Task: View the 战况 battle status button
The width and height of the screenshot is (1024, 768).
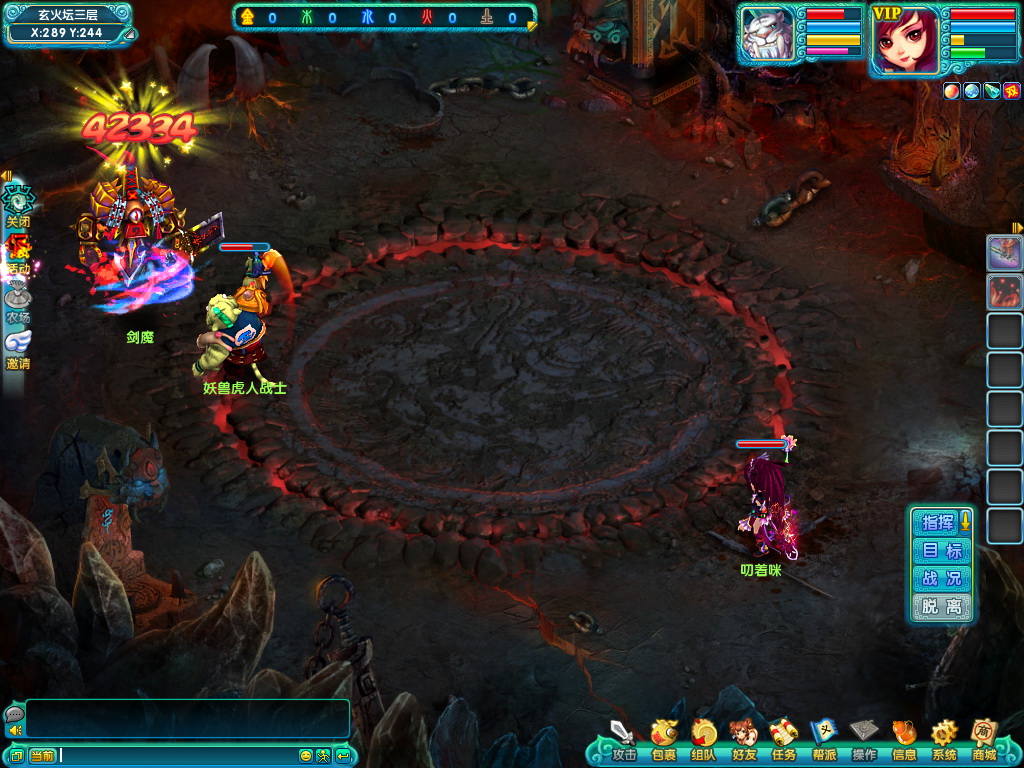Action: [x=941, y=579]
